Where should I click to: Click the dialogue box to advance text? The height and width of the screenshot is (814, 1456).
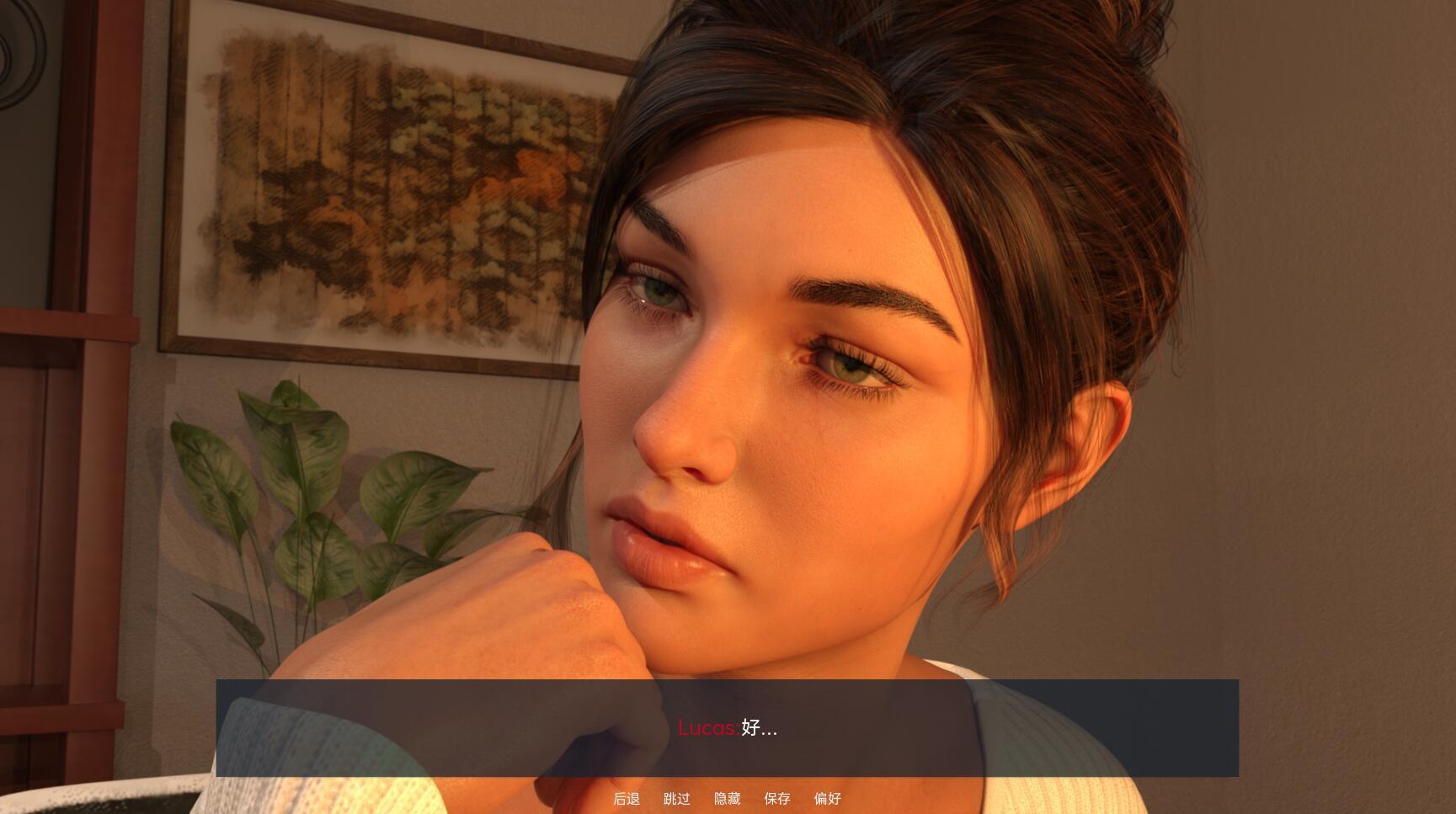click(728, 728)
